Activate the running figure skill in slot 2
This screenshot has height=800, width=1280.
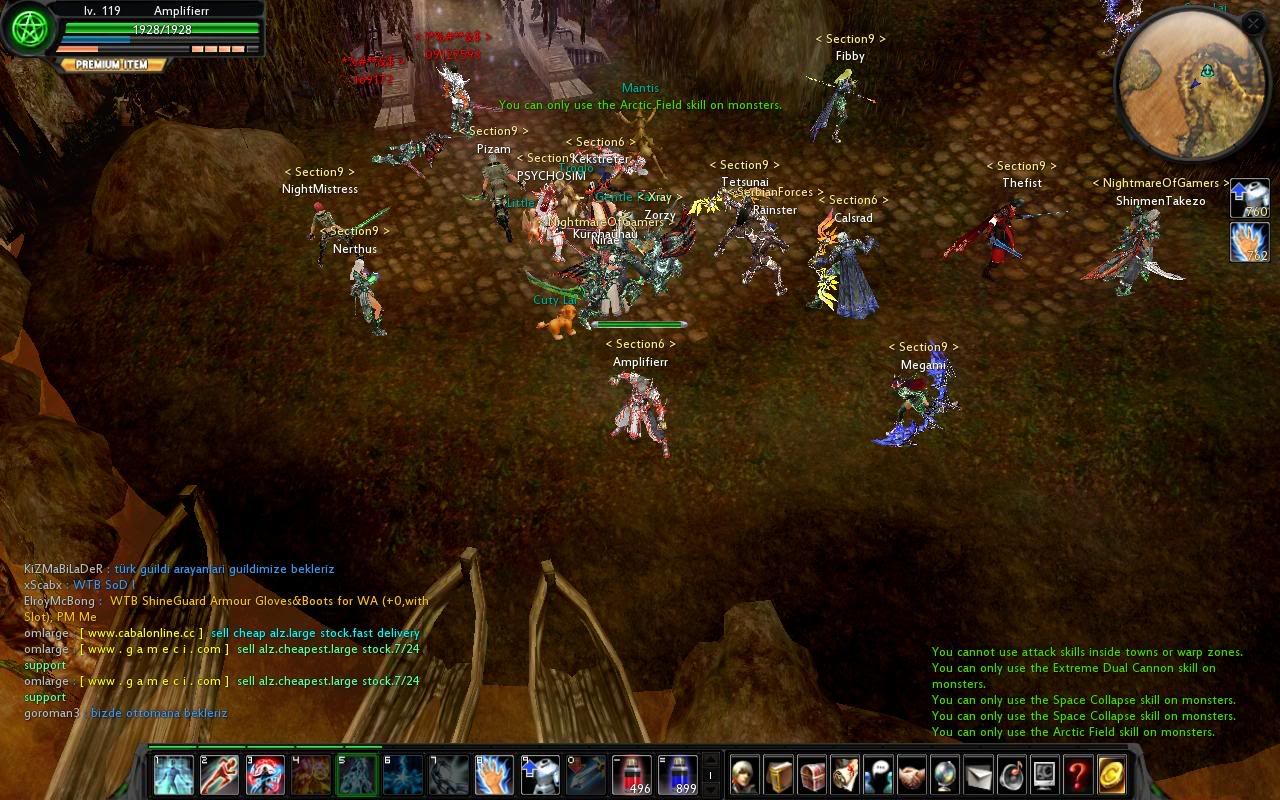click(220, 775)
